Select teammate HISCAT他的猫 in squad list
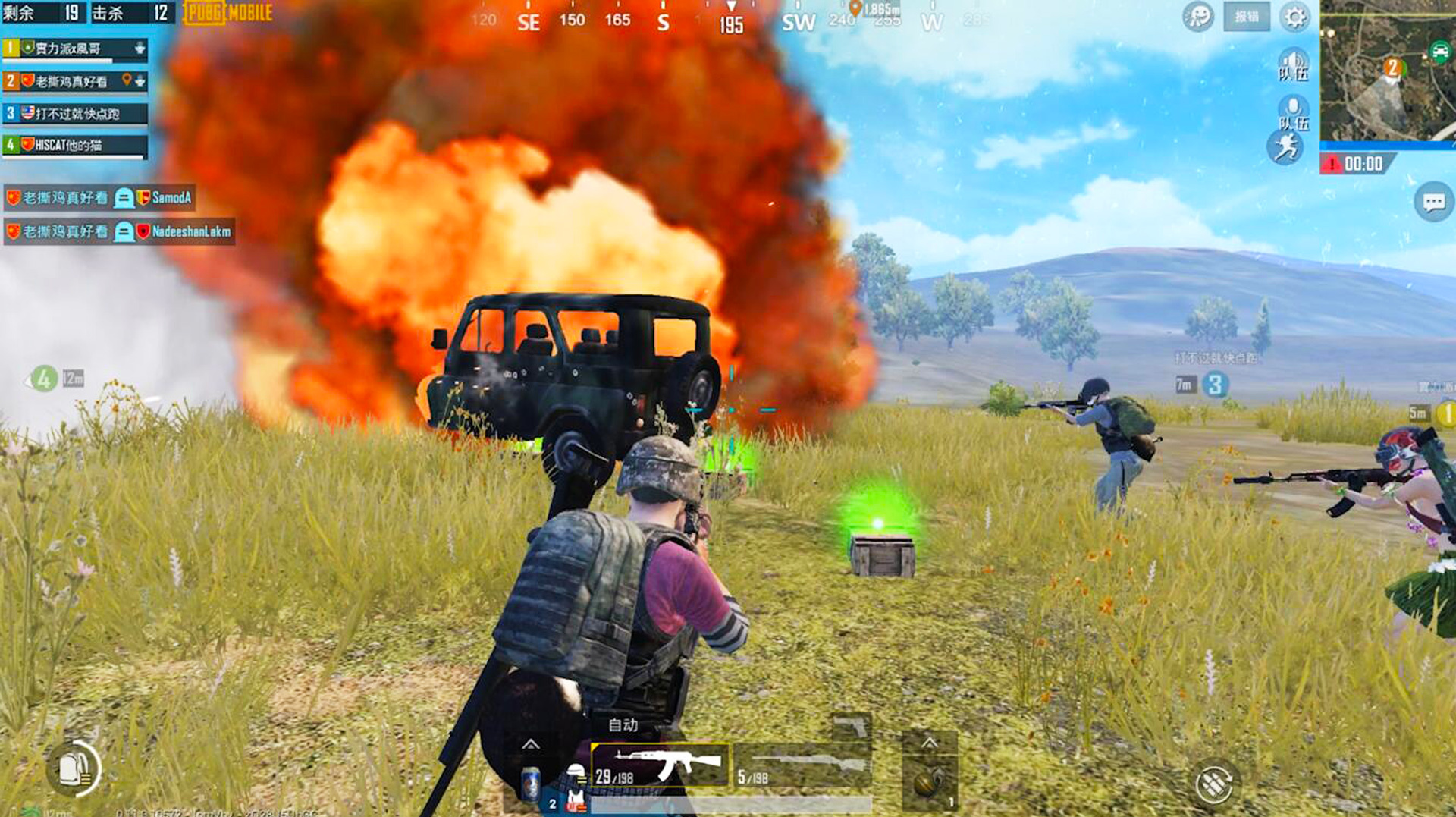The width and height of the screenshot is (1456, 817). tap(74, 144)
